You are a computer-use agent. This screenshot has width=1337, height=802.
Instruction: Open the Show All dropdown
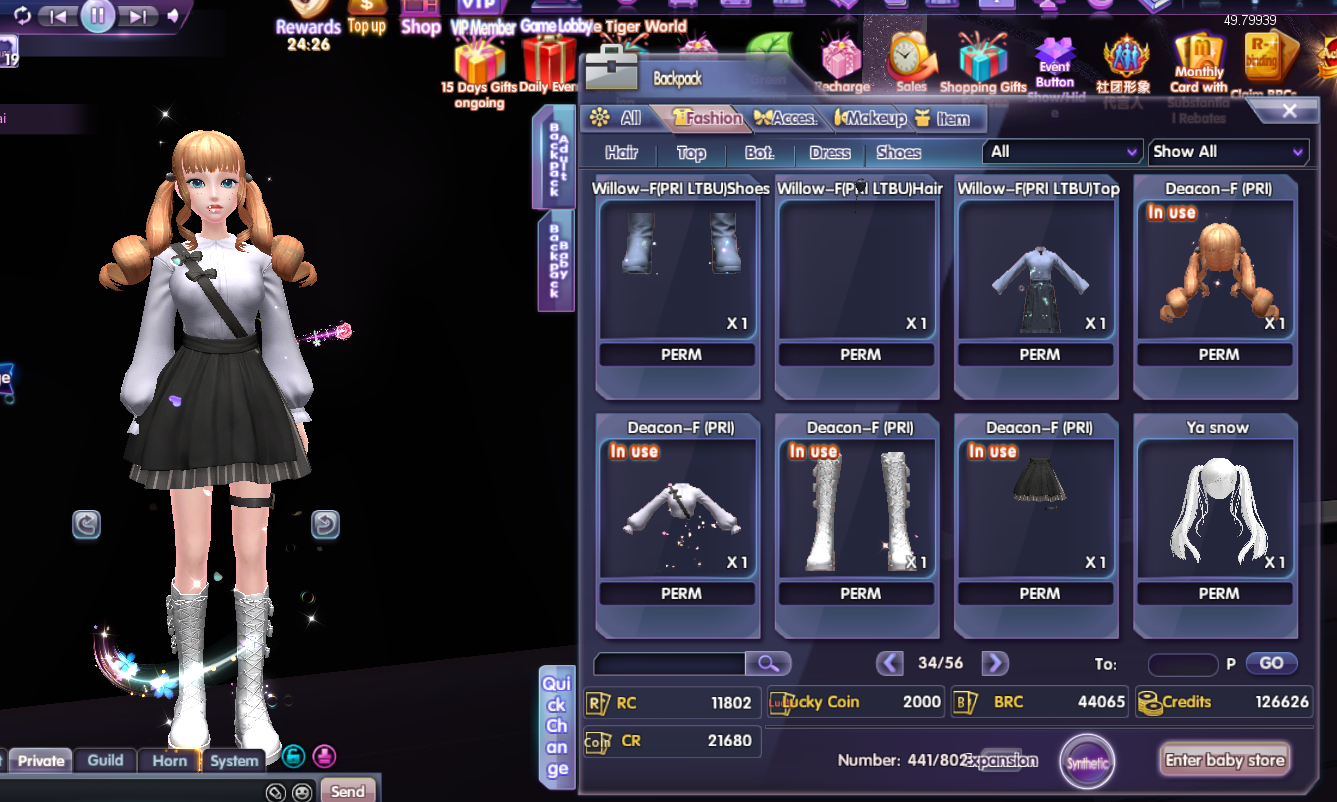pyautogui.click(x=1228, y=152)
